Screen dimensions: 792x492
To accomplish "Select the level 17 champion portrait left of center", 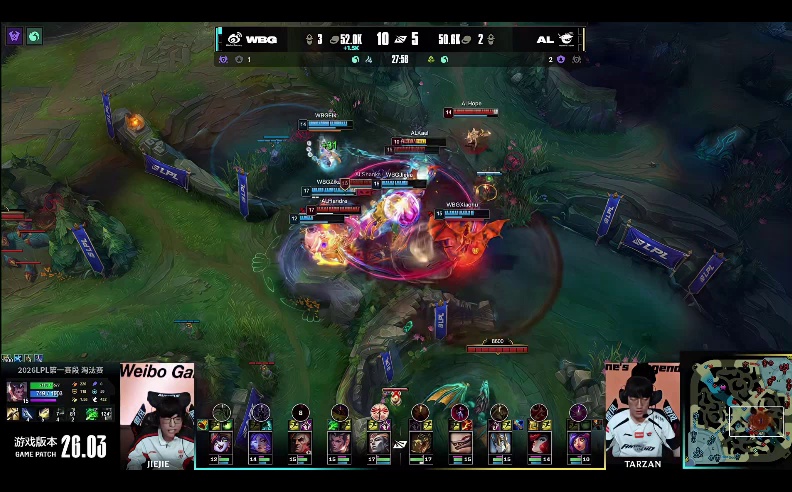I will (x=378, y=442).
